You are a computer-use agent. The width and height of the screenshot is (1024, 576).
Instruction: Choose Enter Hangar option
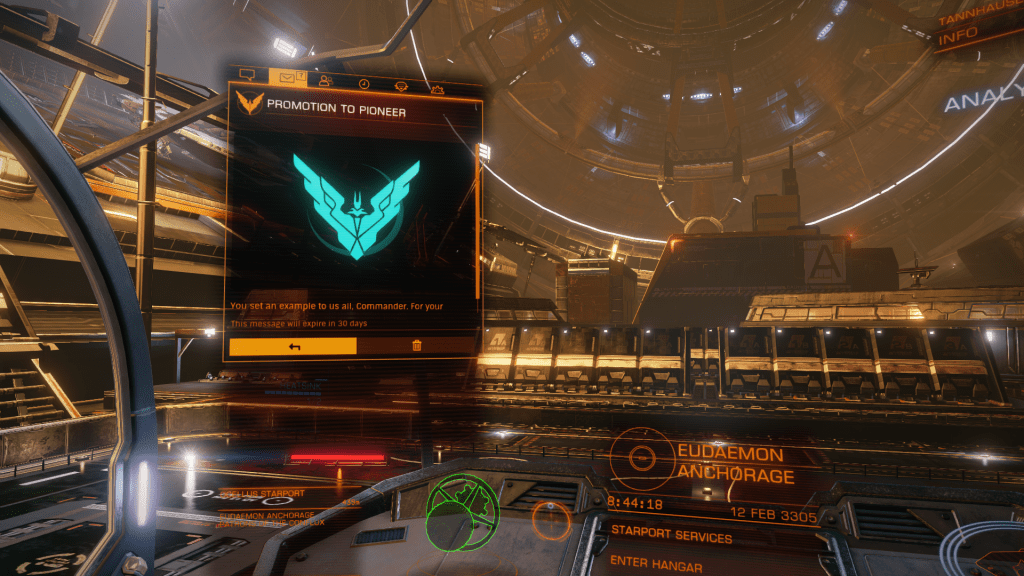coord(657,562)
